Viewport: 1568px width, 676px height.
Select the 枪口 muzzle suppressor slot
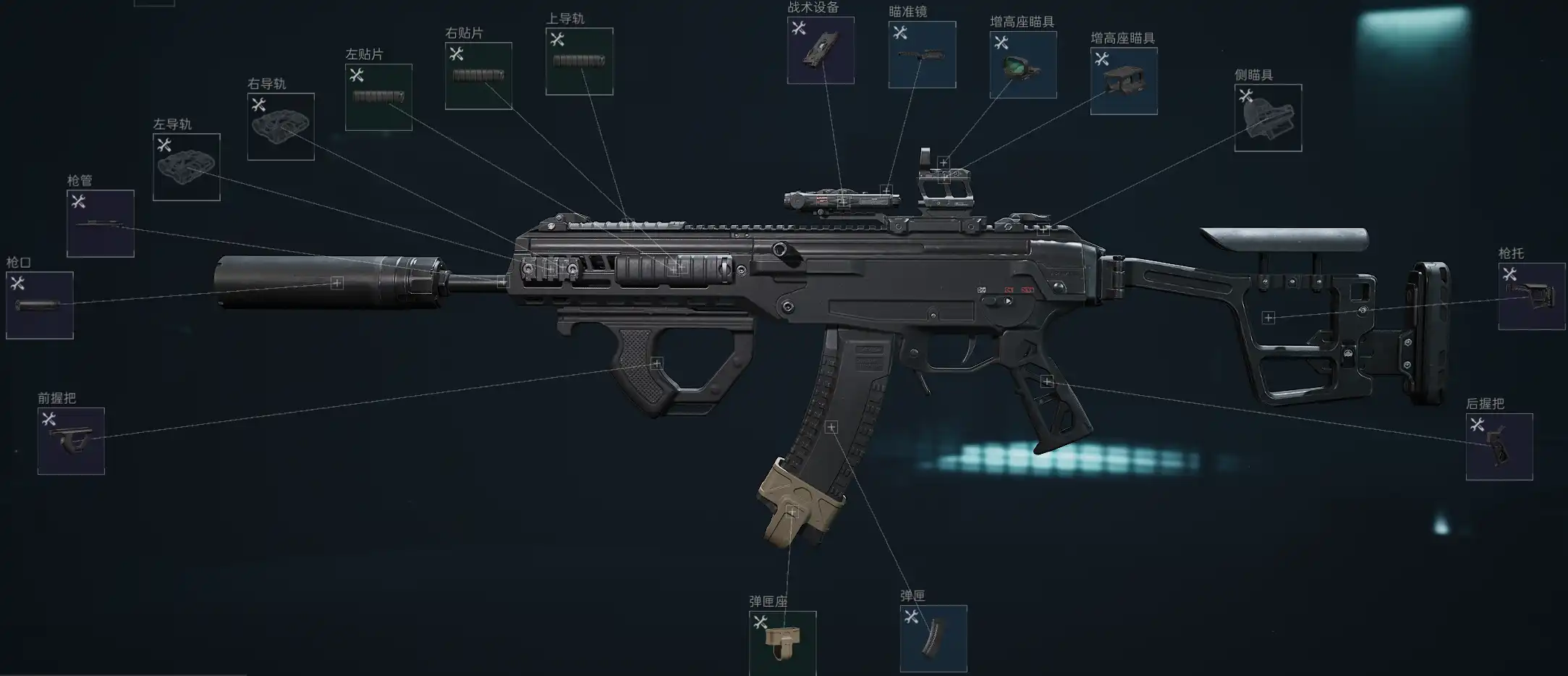tap(40, 305)
